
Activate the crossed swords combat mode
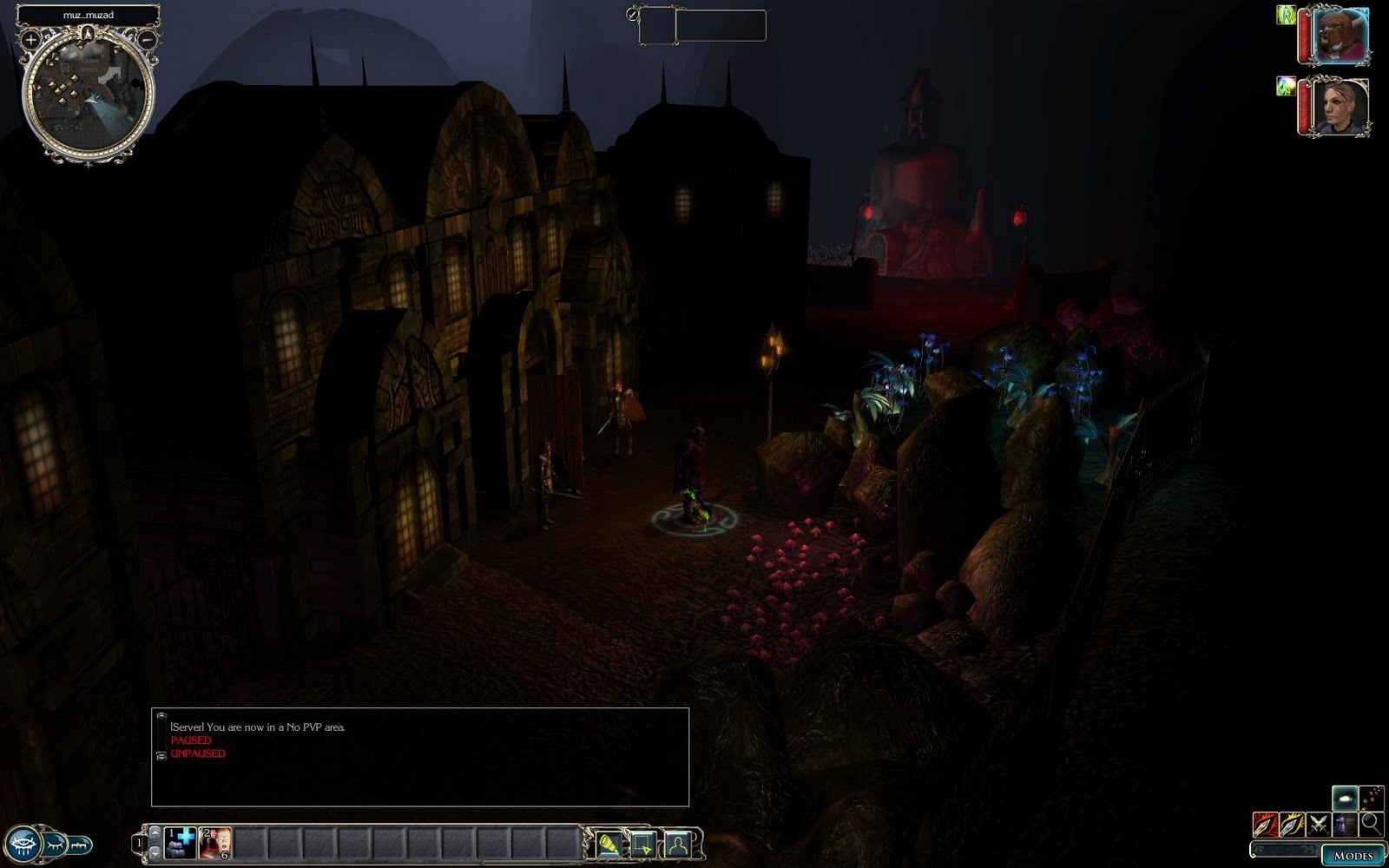tap(1319, 824)
